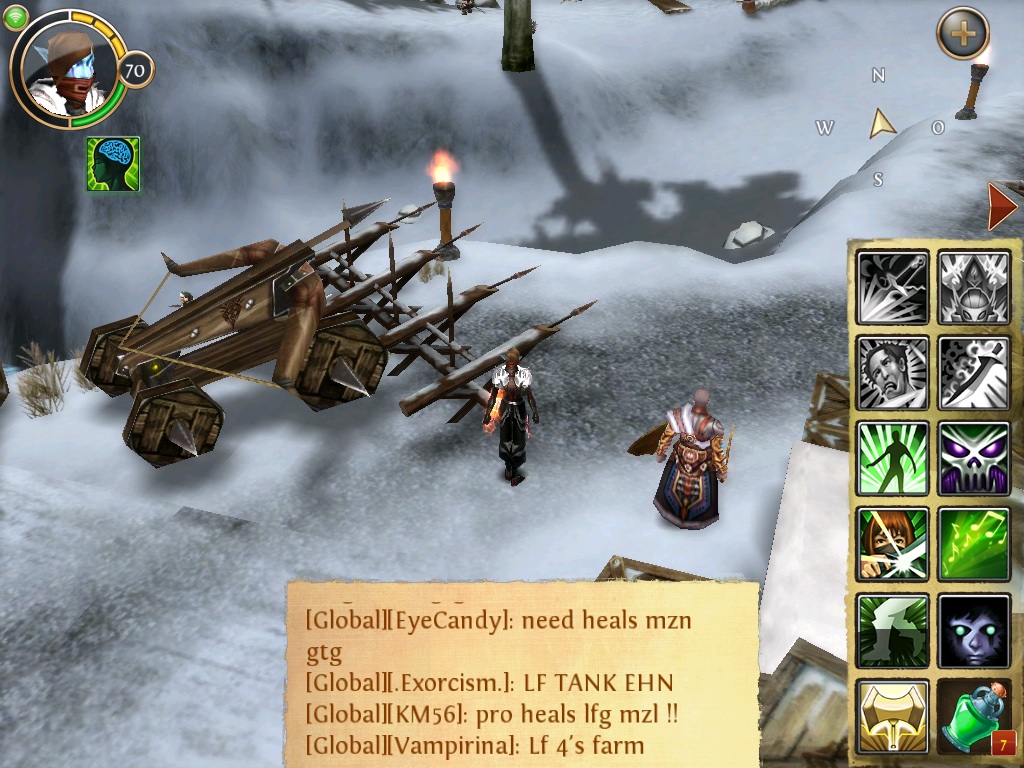The image size is (1024, 768).
Task: Use the thrown daggers skill
Action: click(x=893, y=287)
